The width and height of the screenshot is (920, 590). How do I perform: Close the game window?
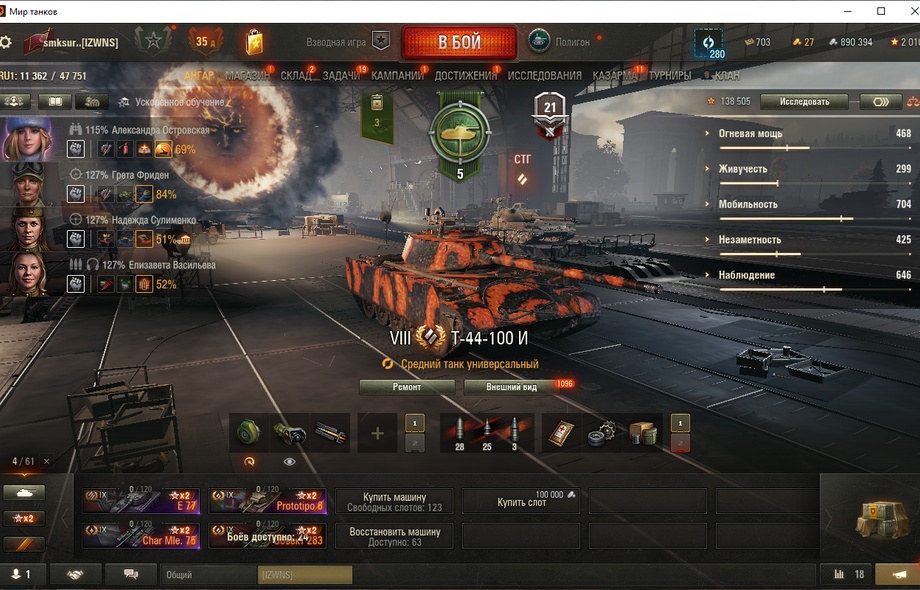pyautogui.click(x=906, y=11)
